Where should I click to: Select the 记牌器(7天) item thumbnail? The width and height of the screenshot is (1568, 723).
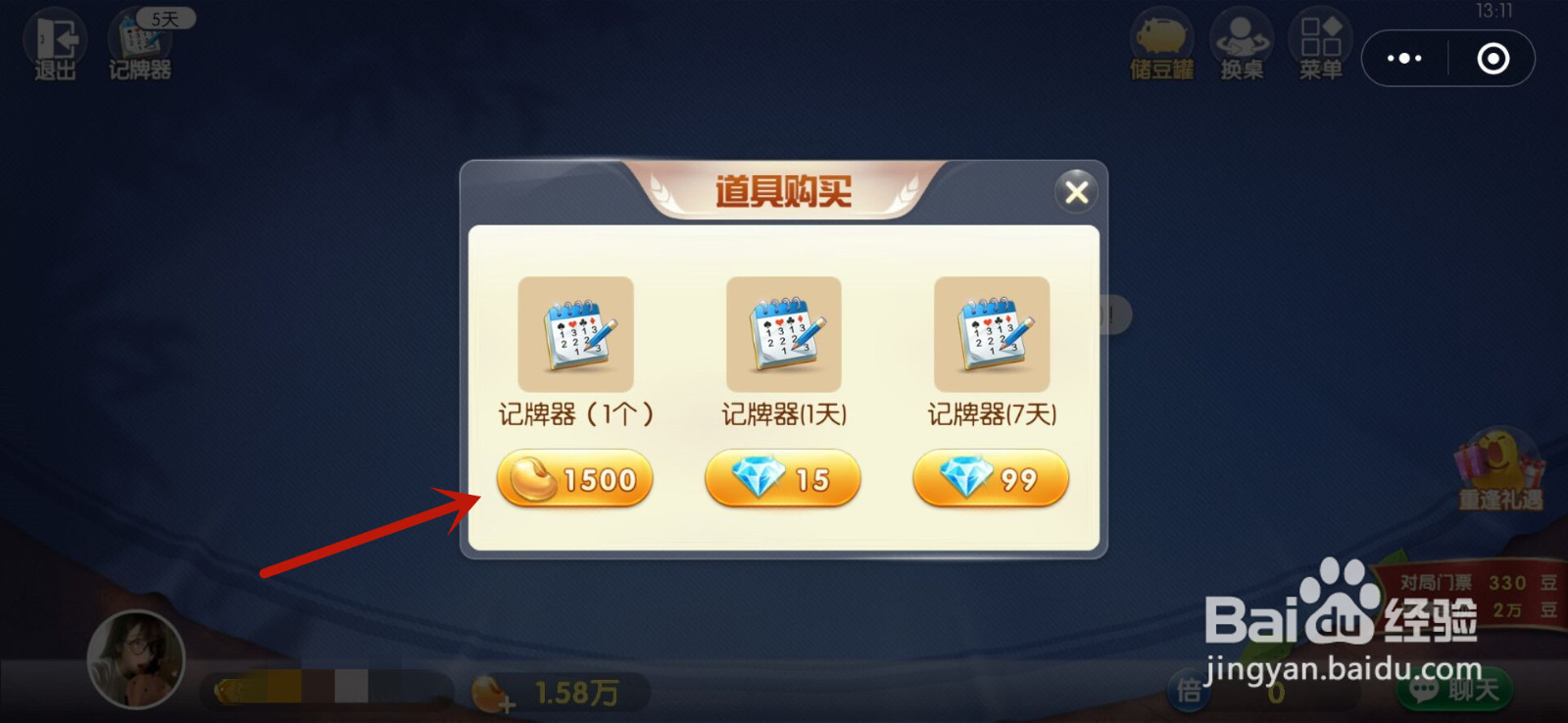(993, 333)
